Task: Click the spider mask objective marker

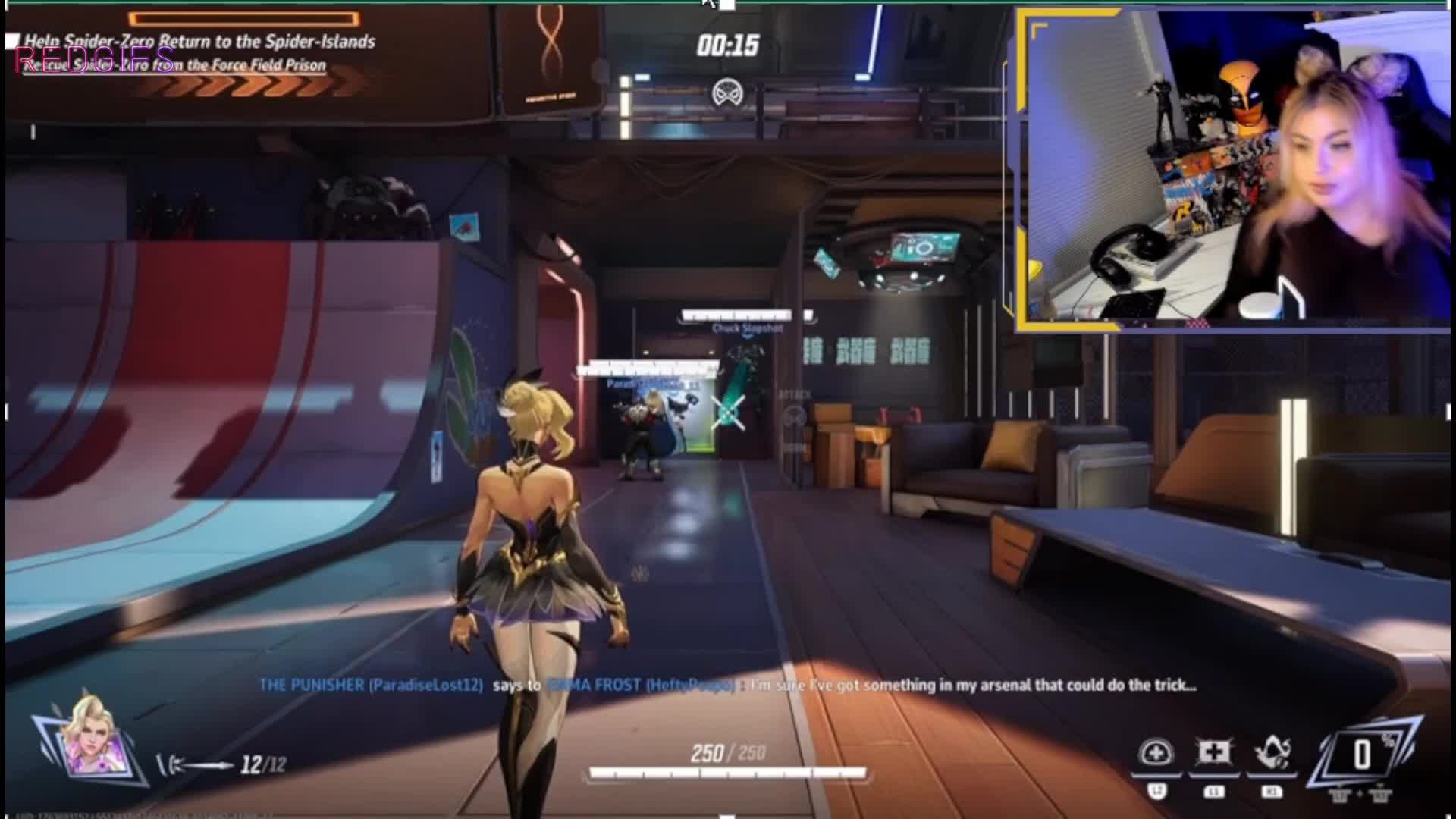Action: (x=727, y=93)
